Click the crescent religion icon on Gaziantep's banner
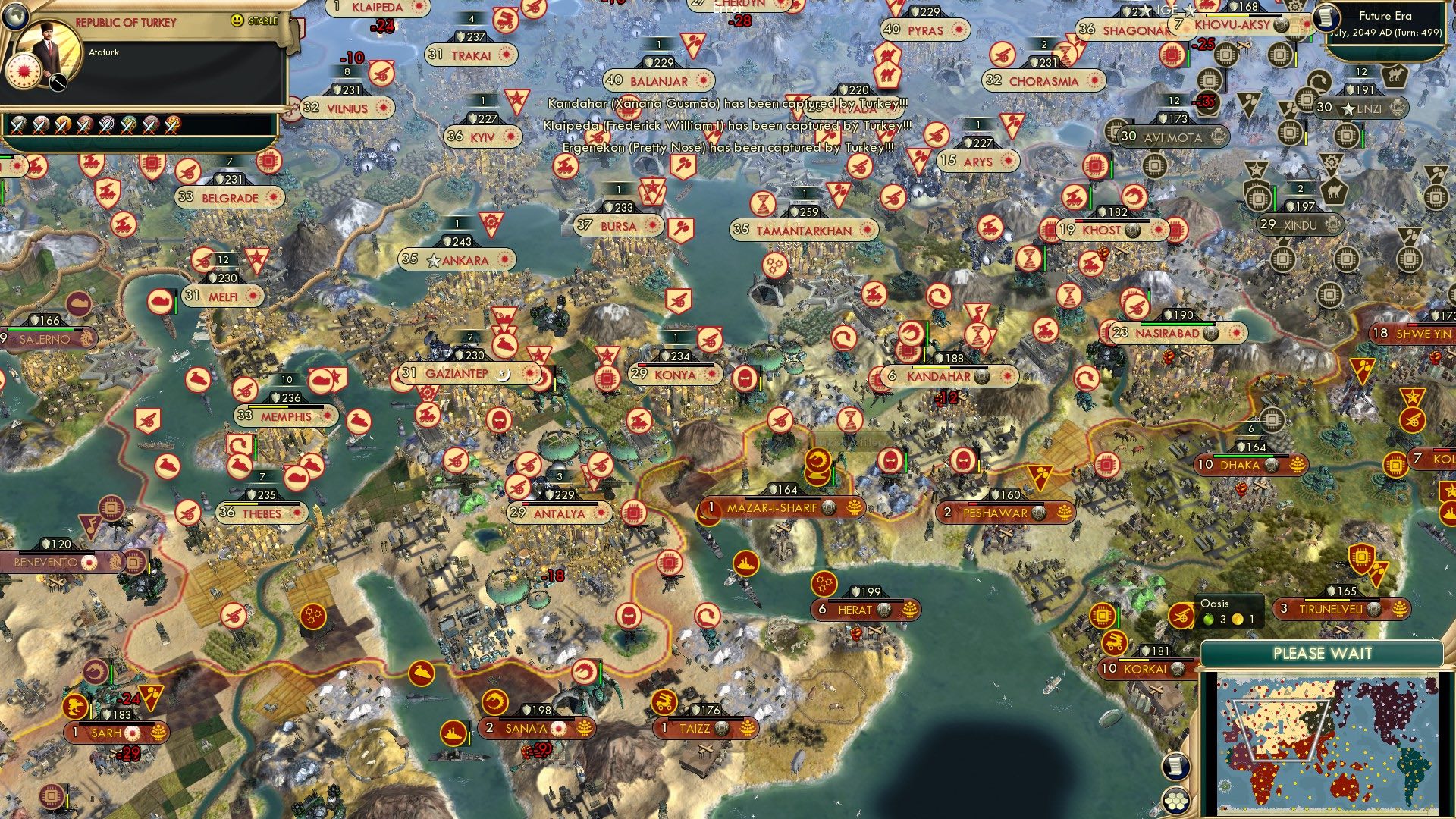Screen dimensions: 1456x819 (x=503, y=373)
